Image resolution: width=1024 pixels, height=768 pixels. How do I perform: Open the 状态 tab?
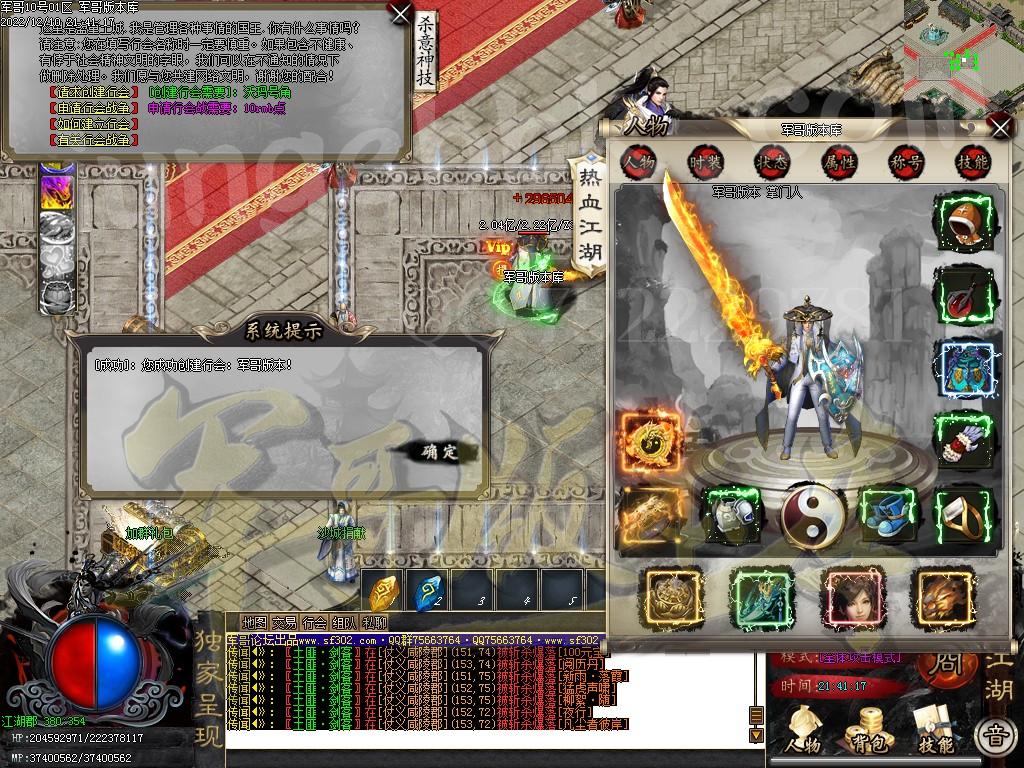(771, 162)
